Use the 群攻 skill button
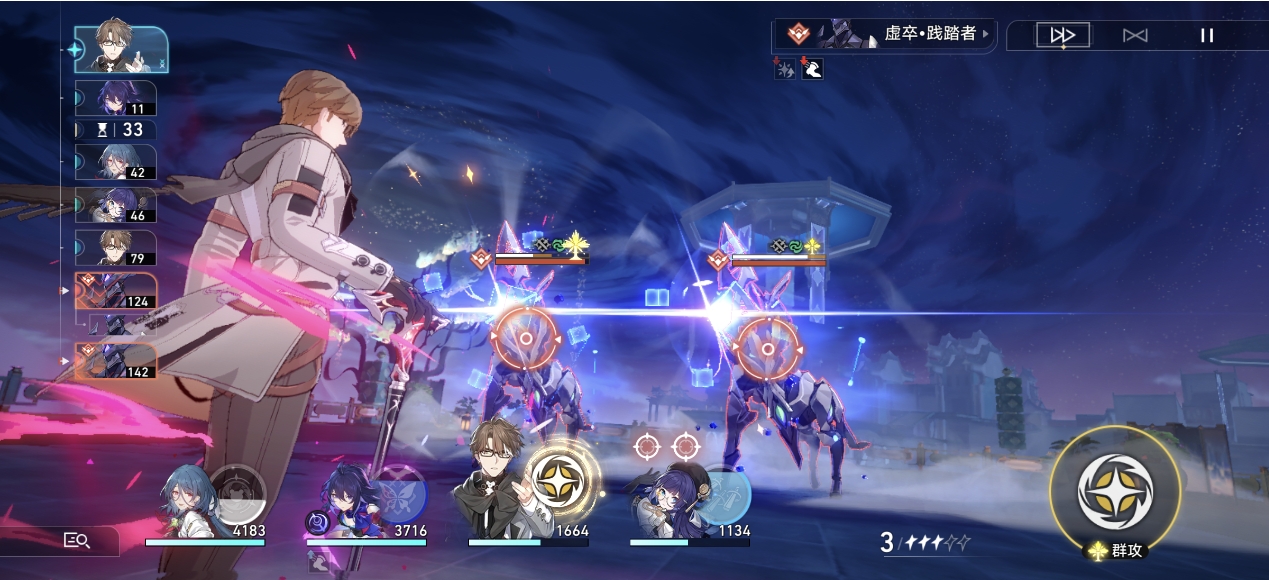Image resolution: width=1269 pixels, height=580 pixels. click(1114, 492)
